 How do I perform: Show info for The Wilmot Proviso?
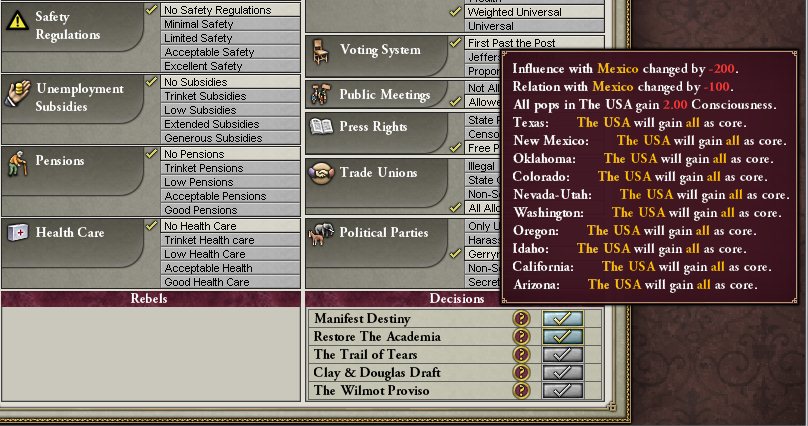pos(521,390)
